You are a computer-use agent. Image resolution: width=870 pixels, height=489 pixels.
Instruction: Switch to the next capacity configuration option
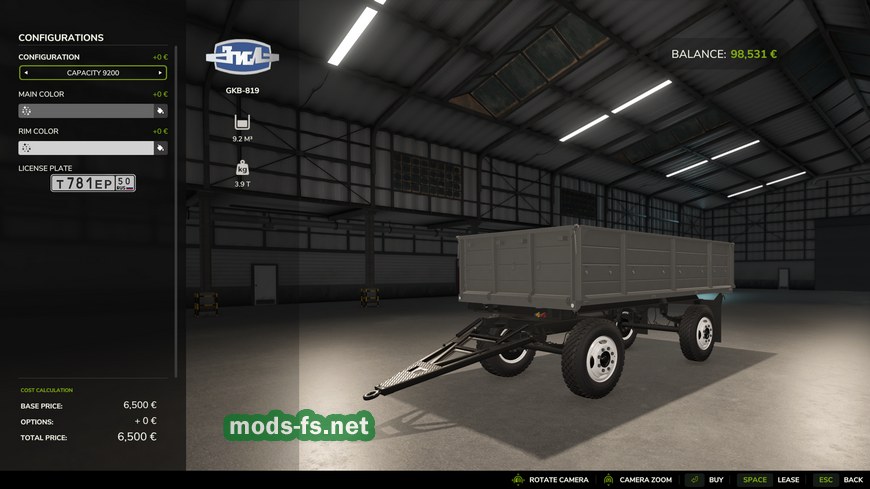[x=160, y=73]
